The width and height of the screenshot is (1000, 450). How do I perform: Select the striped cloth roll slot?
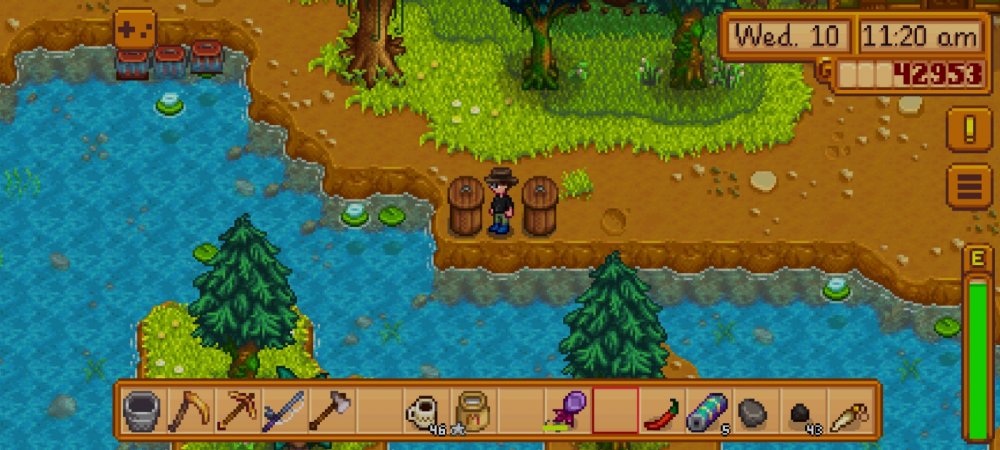[708, 411]
